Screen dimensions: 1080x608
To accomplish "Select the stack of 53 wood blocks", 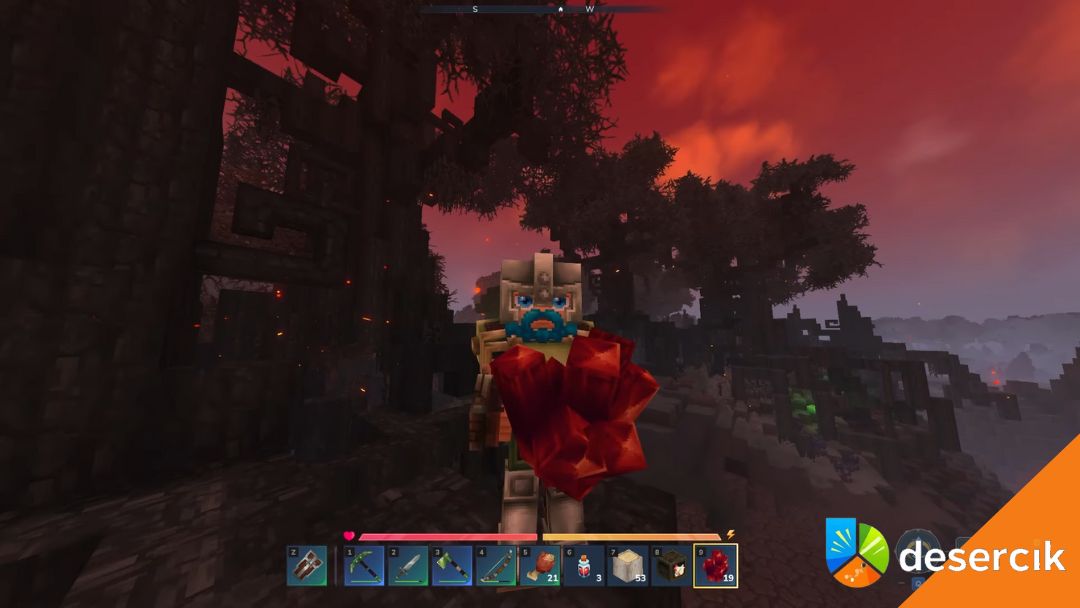I will (x=628, y=566).
